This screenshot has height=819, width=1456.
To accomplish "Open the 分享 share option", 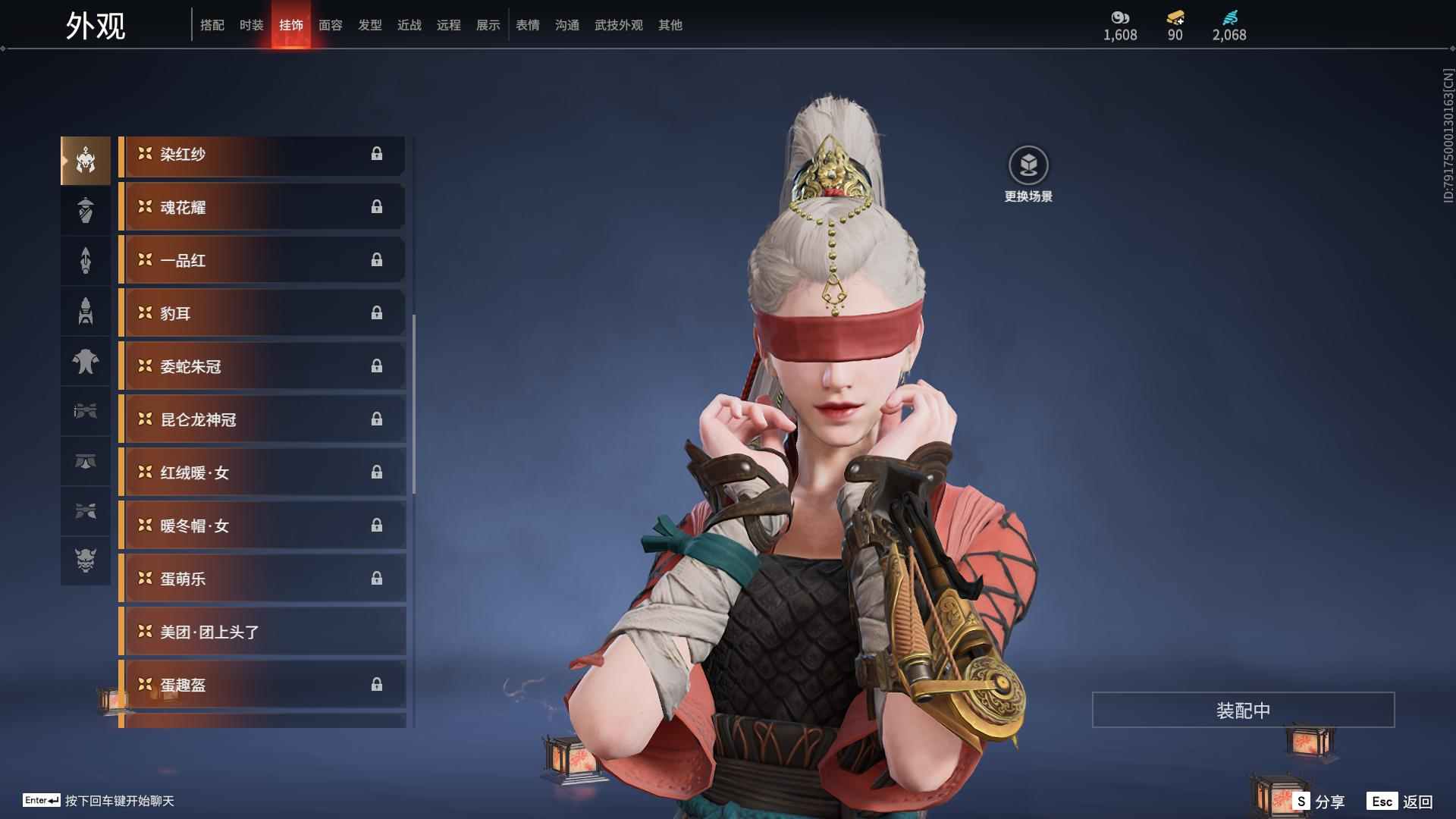I will (x=1320, y=801).
